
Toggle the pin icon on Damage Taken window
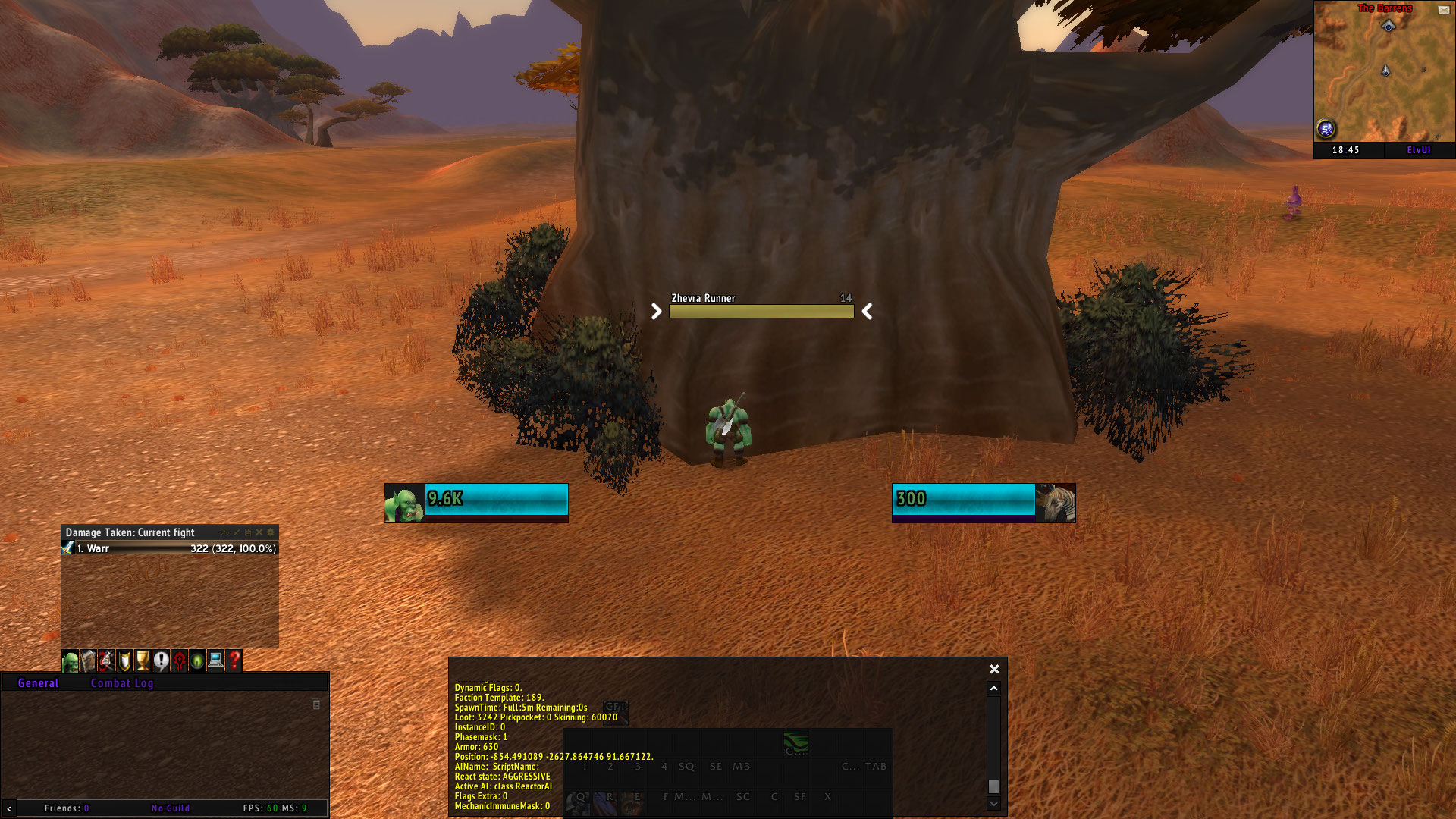pyautogui.click(x=227, y=533)
